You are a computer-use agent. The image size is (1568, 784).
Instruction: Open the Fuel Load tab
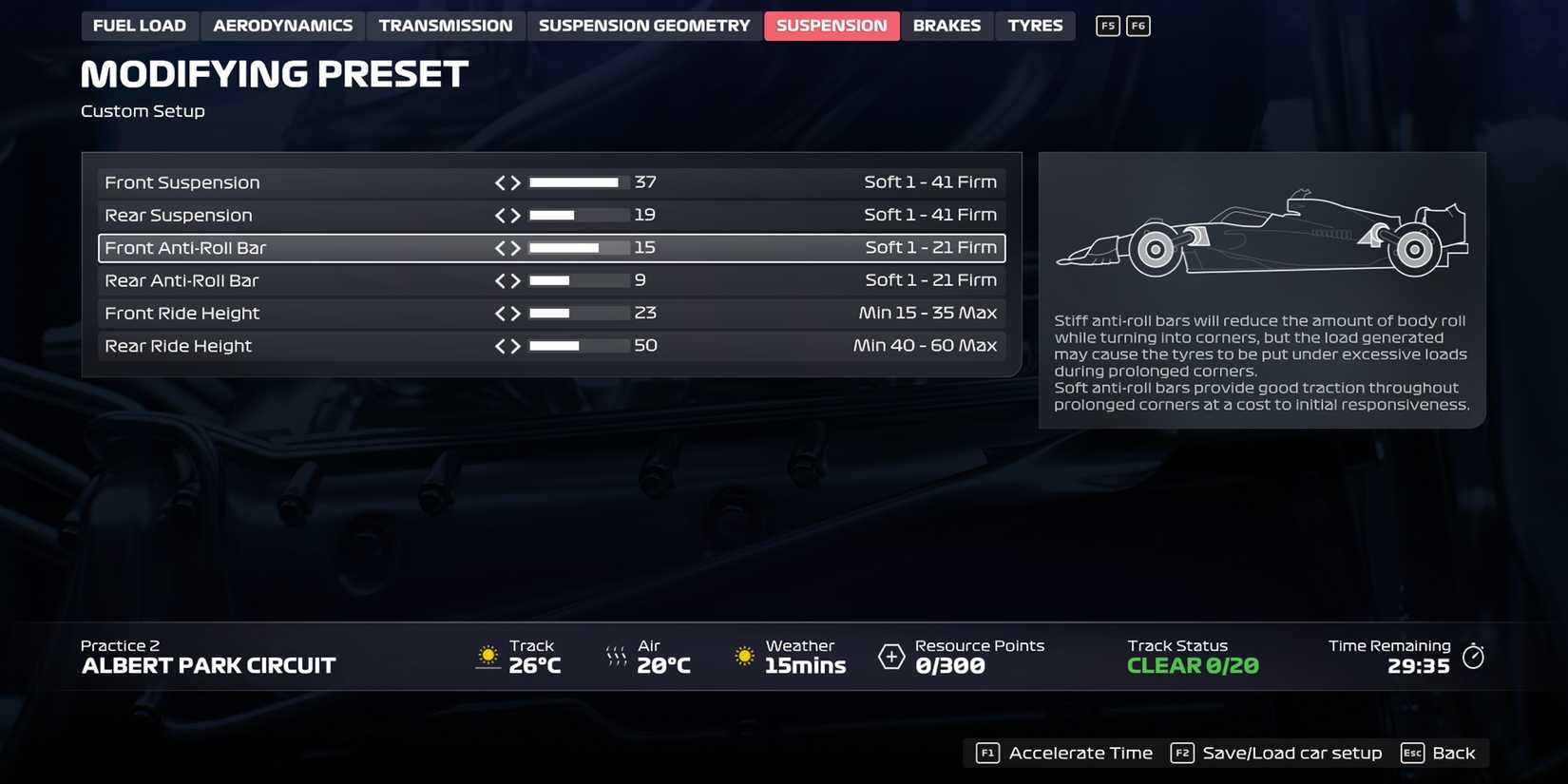coord(140,26)
